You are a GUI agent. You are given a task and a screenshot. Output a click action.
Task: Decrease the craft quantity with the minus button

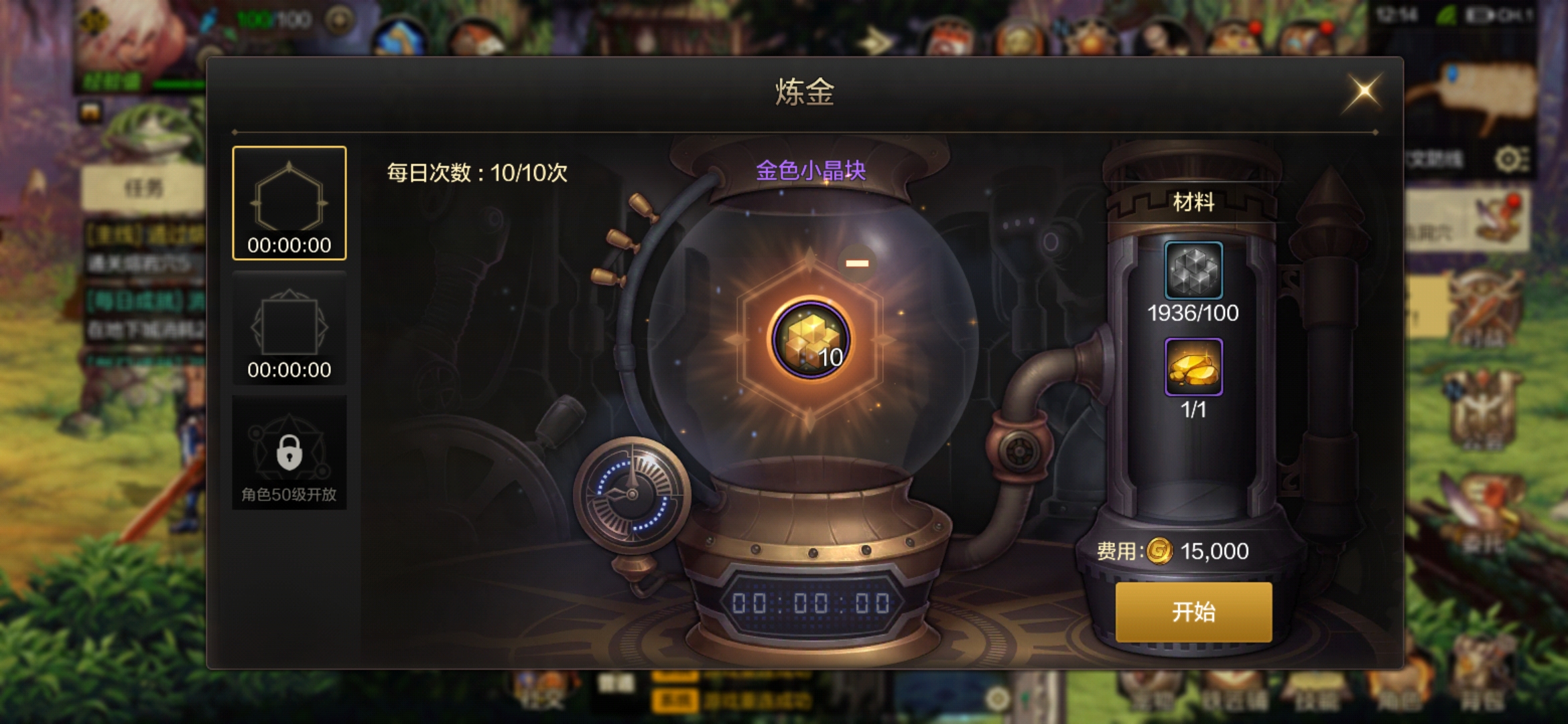coord(856,263)
